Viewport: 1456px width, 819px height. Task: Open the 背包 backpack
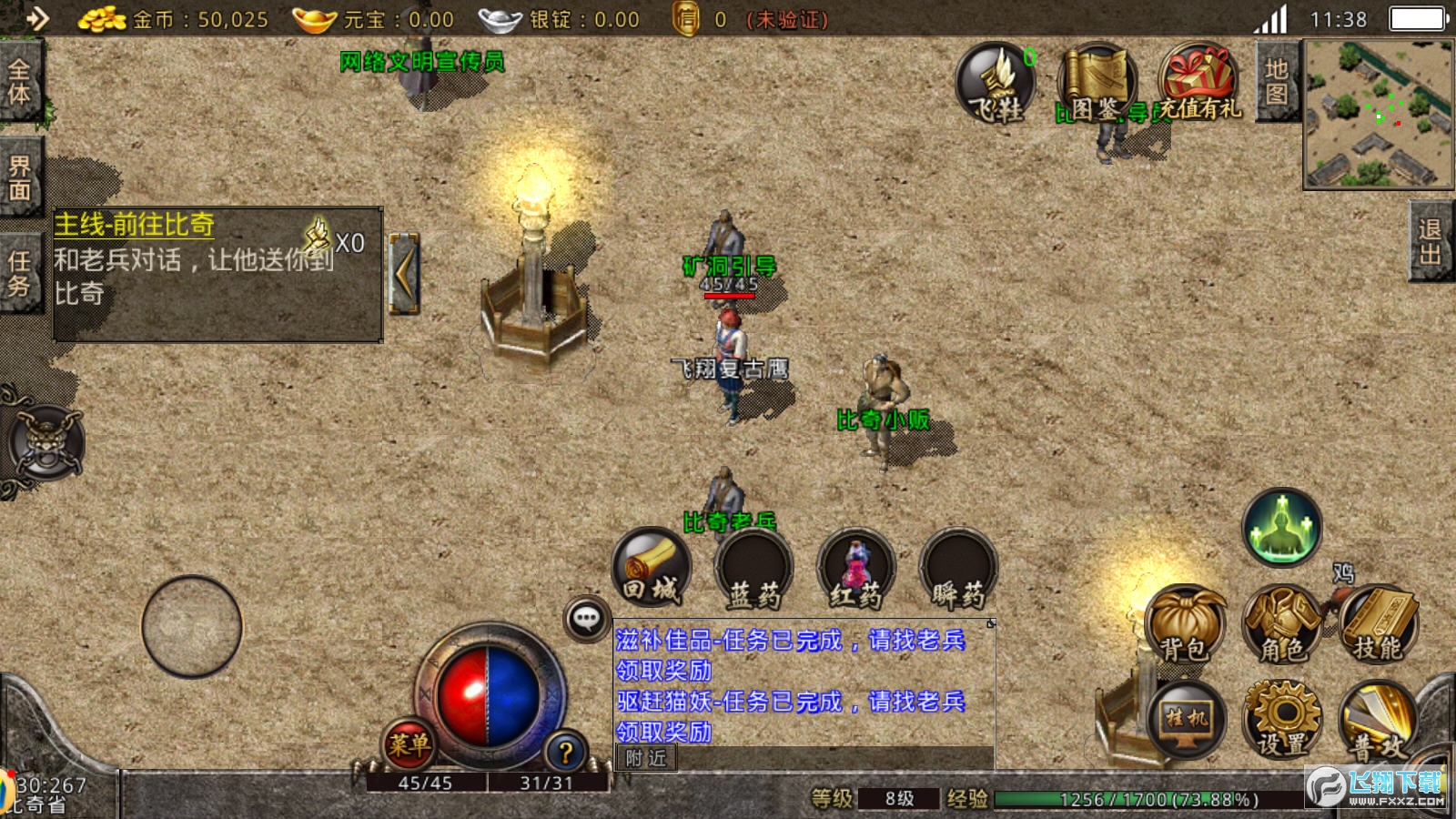pos(1184,625)
